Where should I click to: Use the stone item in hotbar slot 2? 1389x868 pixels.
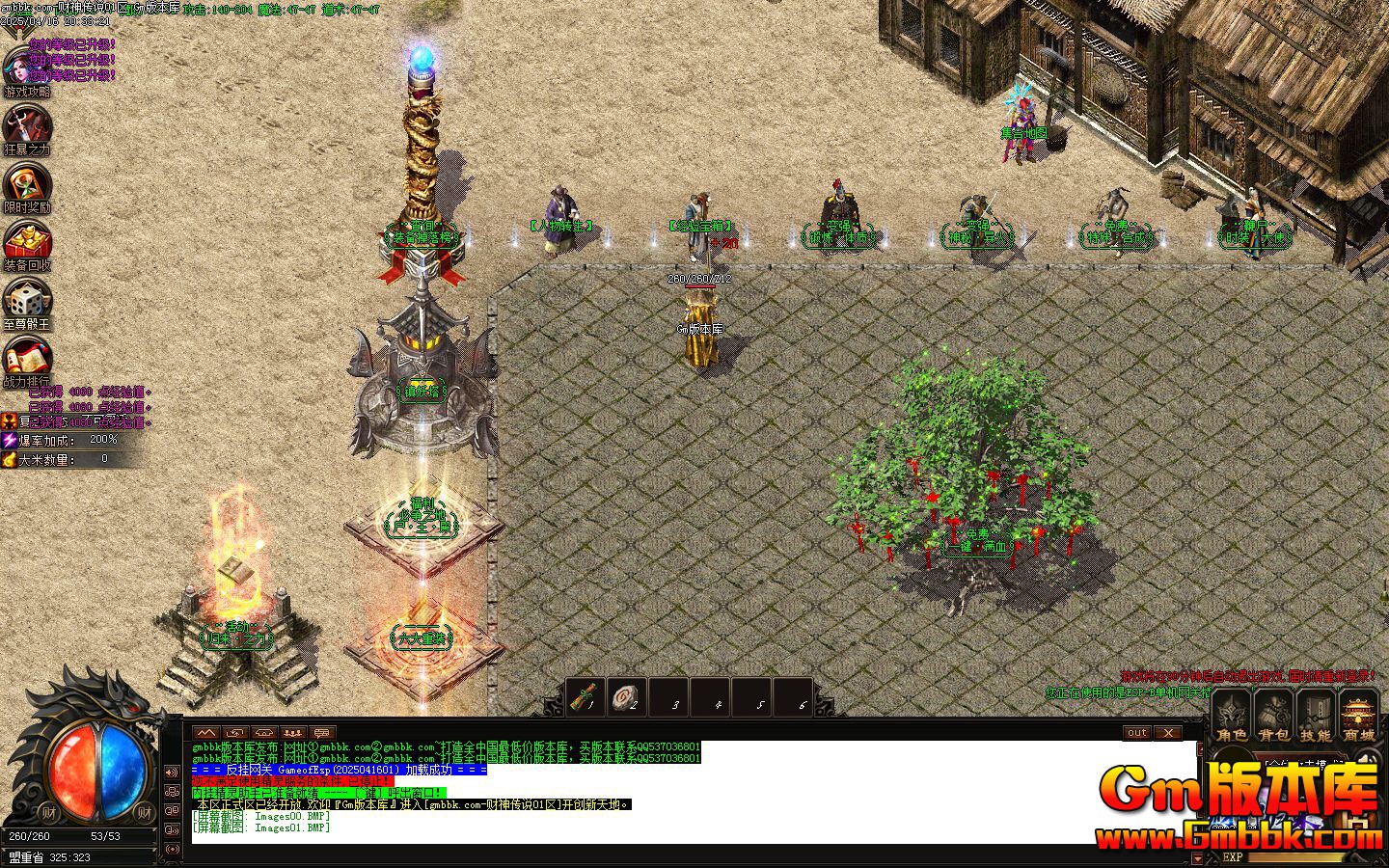click(629, 696)
